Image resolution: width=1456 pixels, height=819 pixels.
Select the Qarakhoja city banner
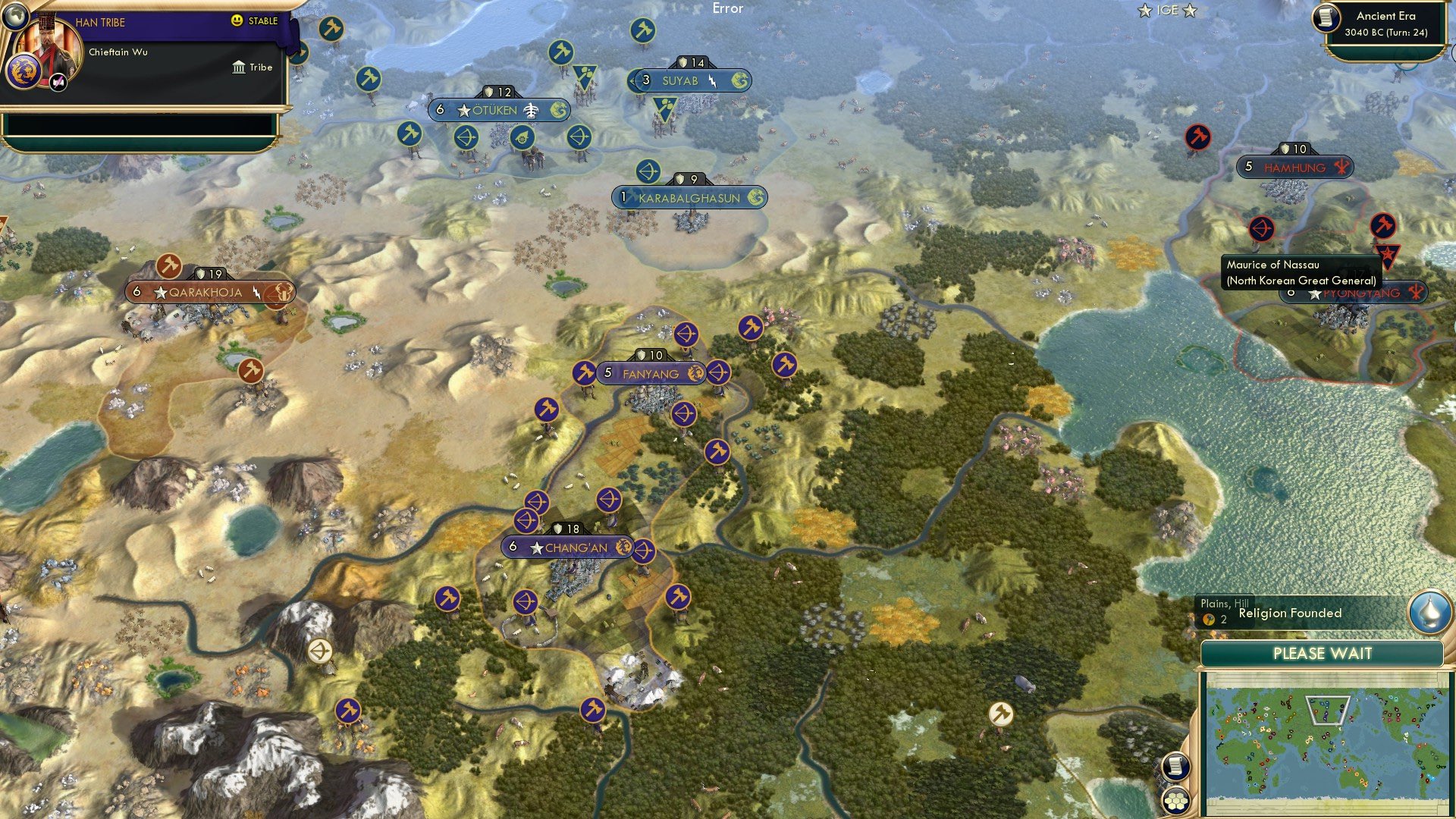(x=205, y=292)
